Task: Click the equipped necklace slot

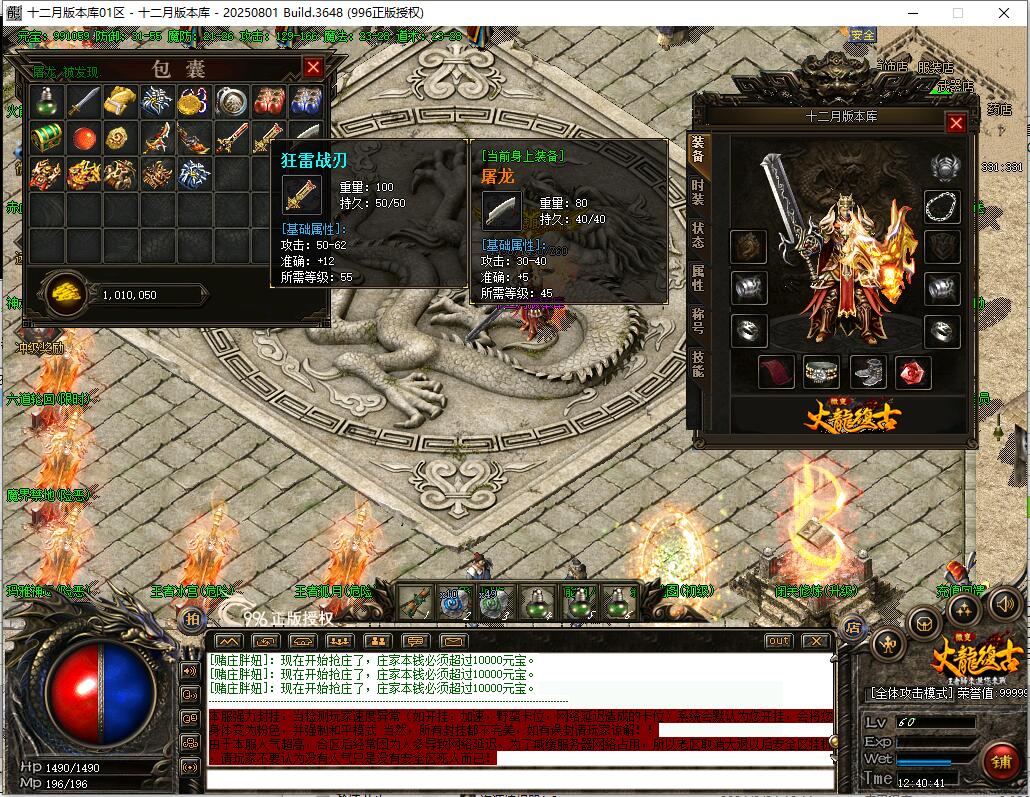Action: pyautogui.click(x=942, y=206)
